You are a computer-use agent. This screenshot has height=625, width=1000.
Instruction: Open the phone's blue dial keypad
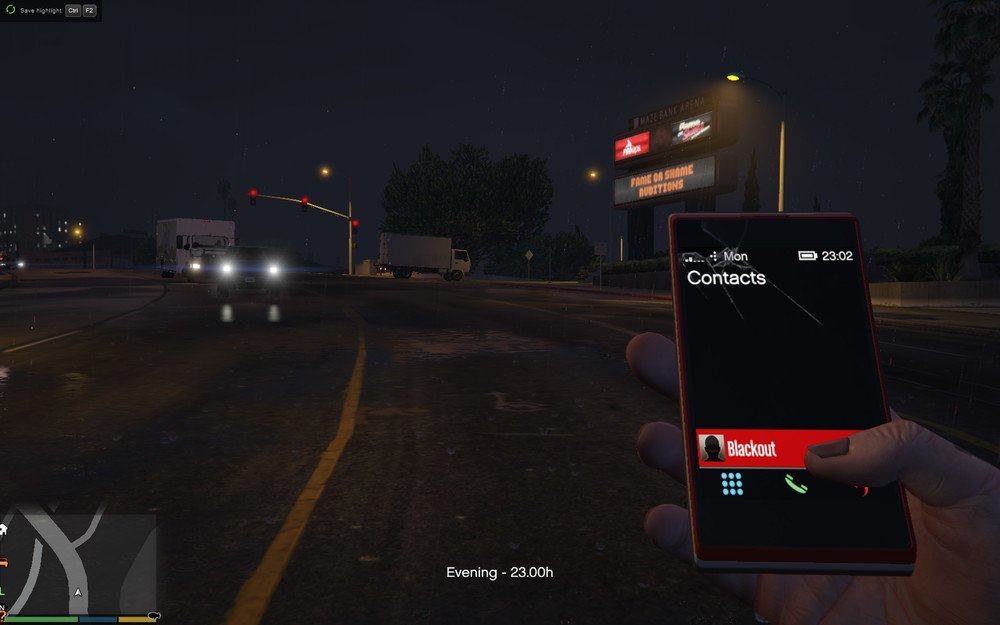point(732,484)
